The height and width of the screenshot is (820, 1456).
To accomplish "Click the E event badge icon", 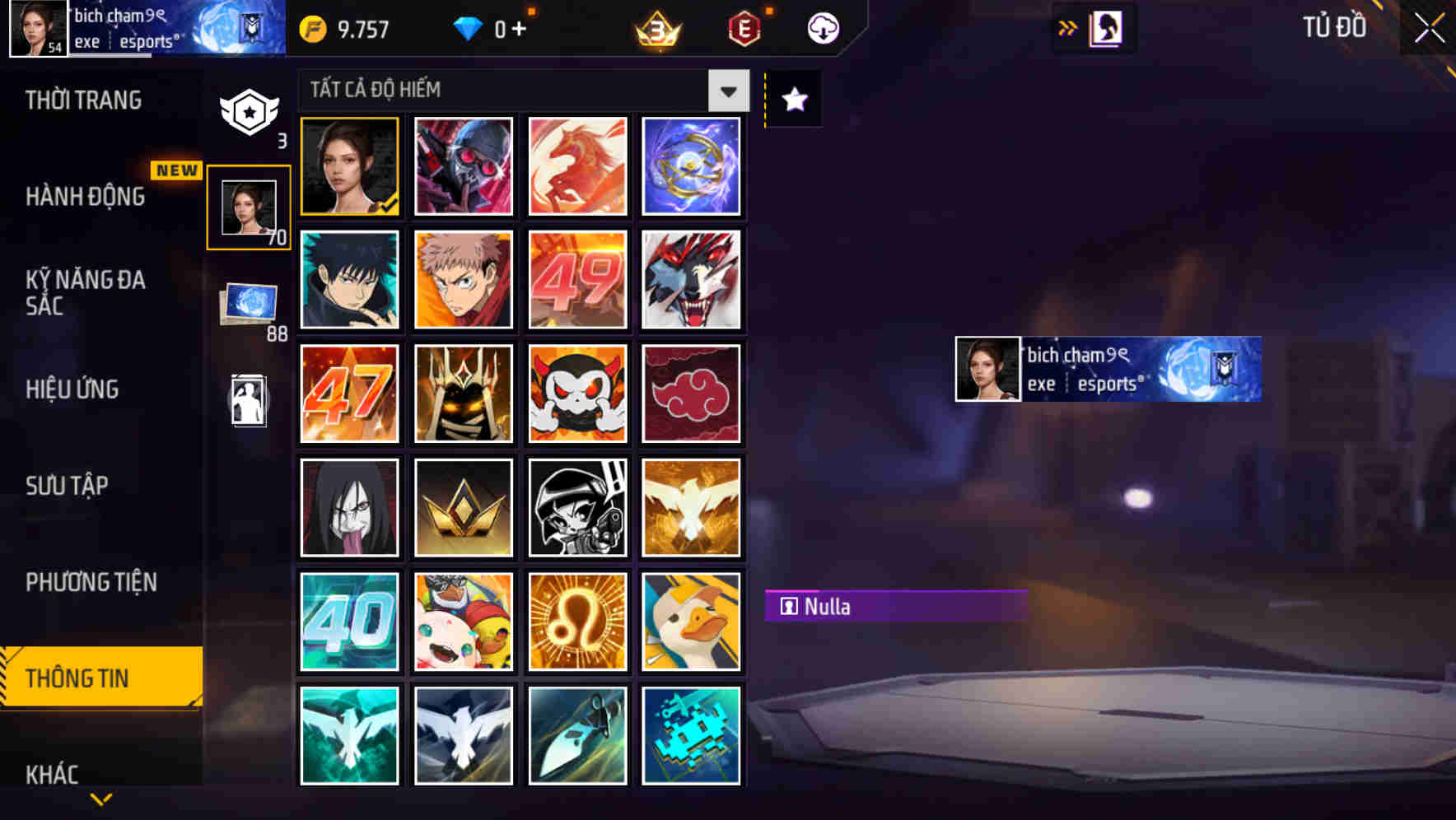I will (742, 27).
